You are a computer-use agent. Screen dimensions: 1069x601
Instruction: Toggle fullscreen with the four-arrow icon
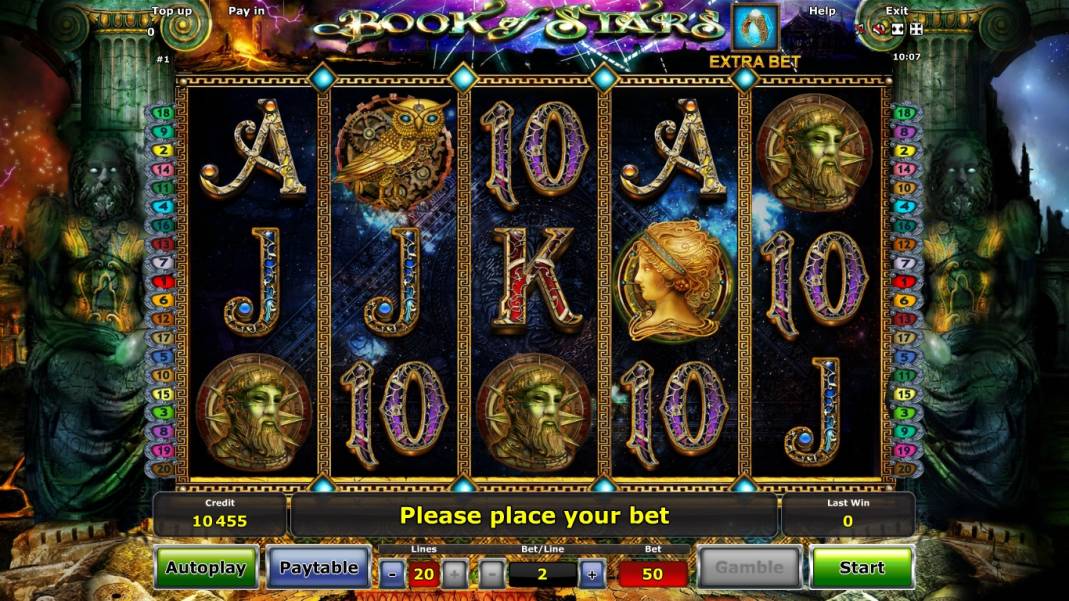click(916, 29)
